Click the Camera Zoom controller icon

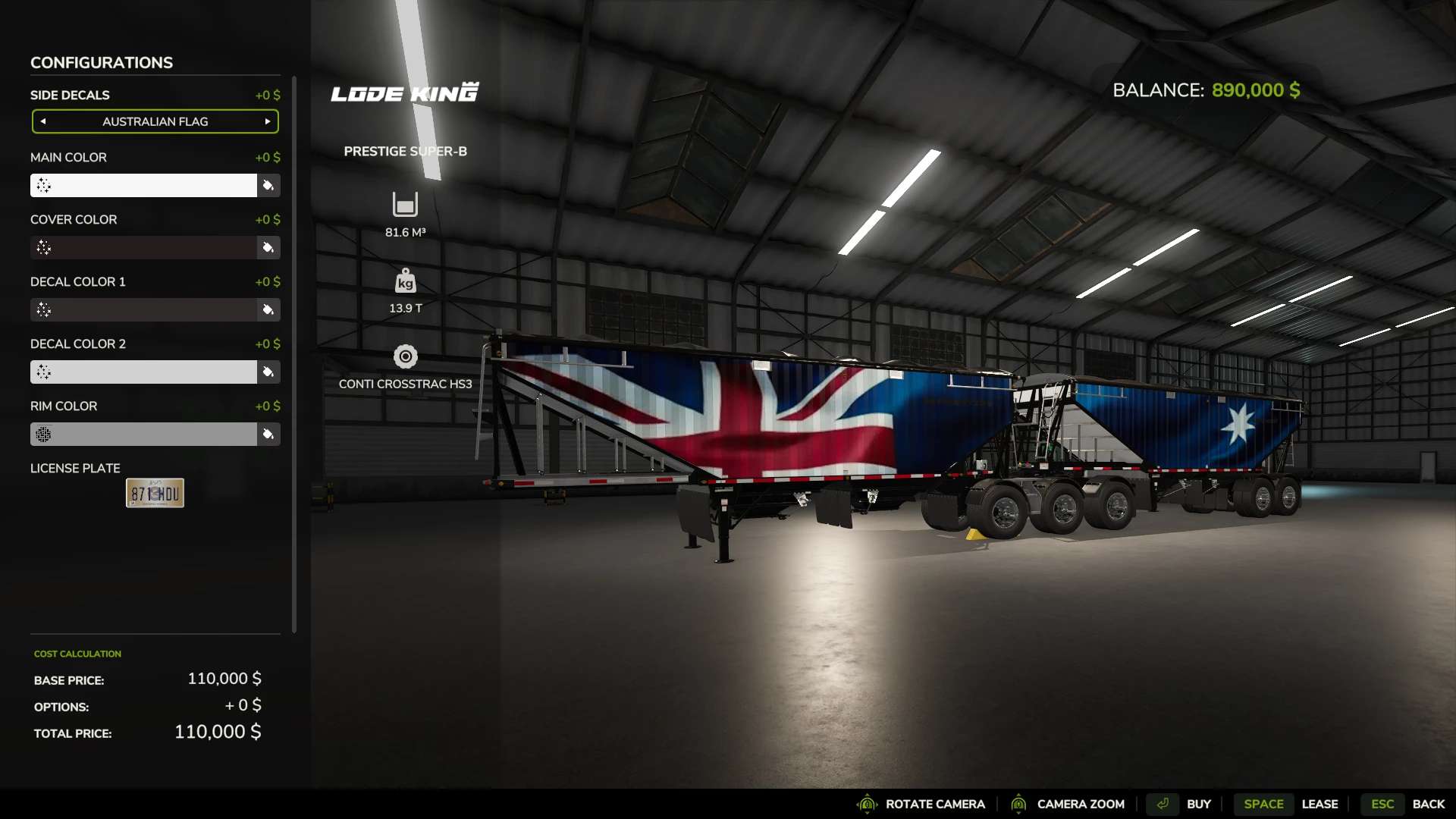(x=1019, y=804)
